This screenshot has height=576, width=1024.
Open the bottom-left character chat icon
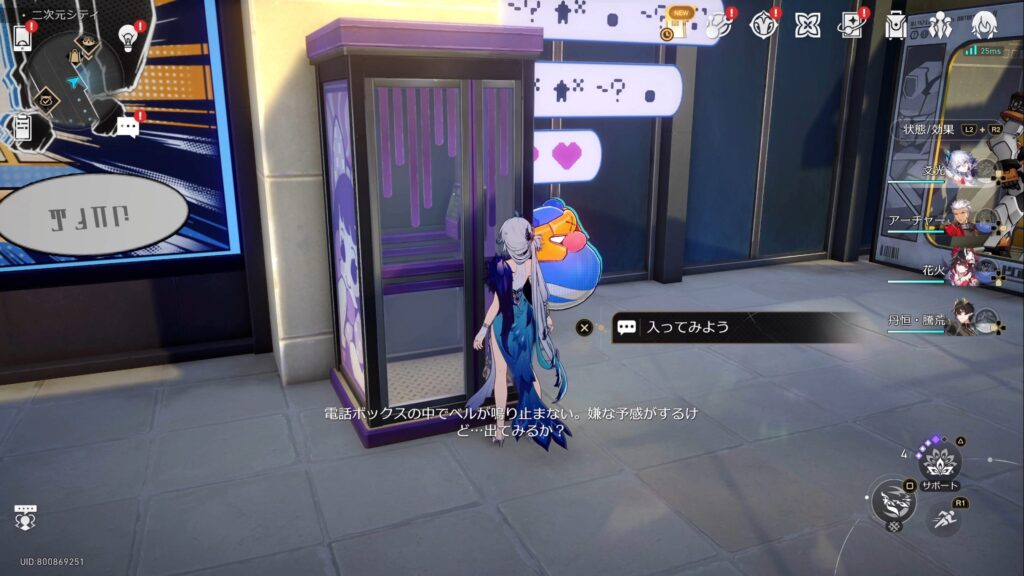coord(26,516)
